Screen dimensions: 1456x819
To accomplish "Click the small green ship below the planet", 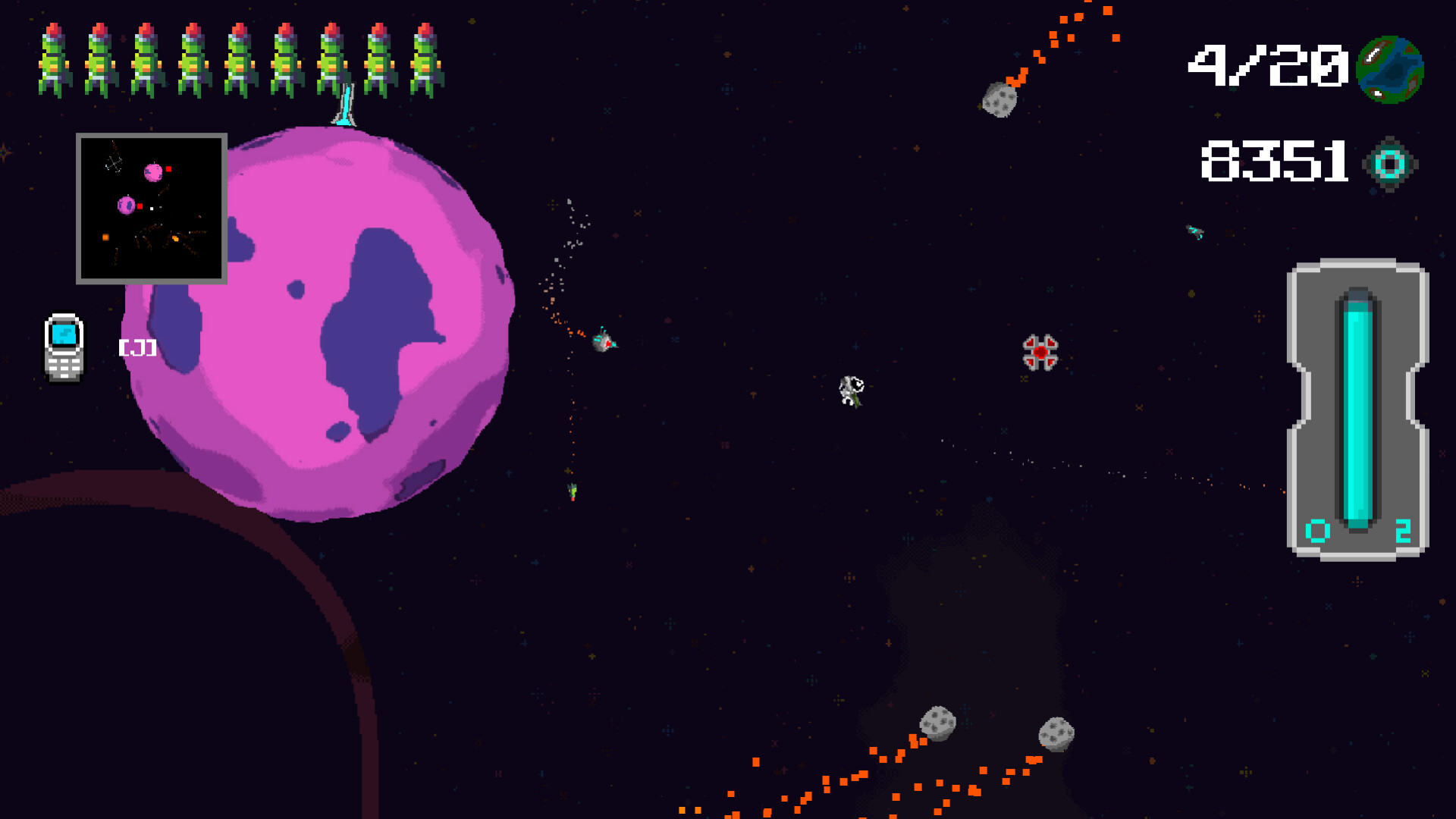I will [x=573, y=493].
